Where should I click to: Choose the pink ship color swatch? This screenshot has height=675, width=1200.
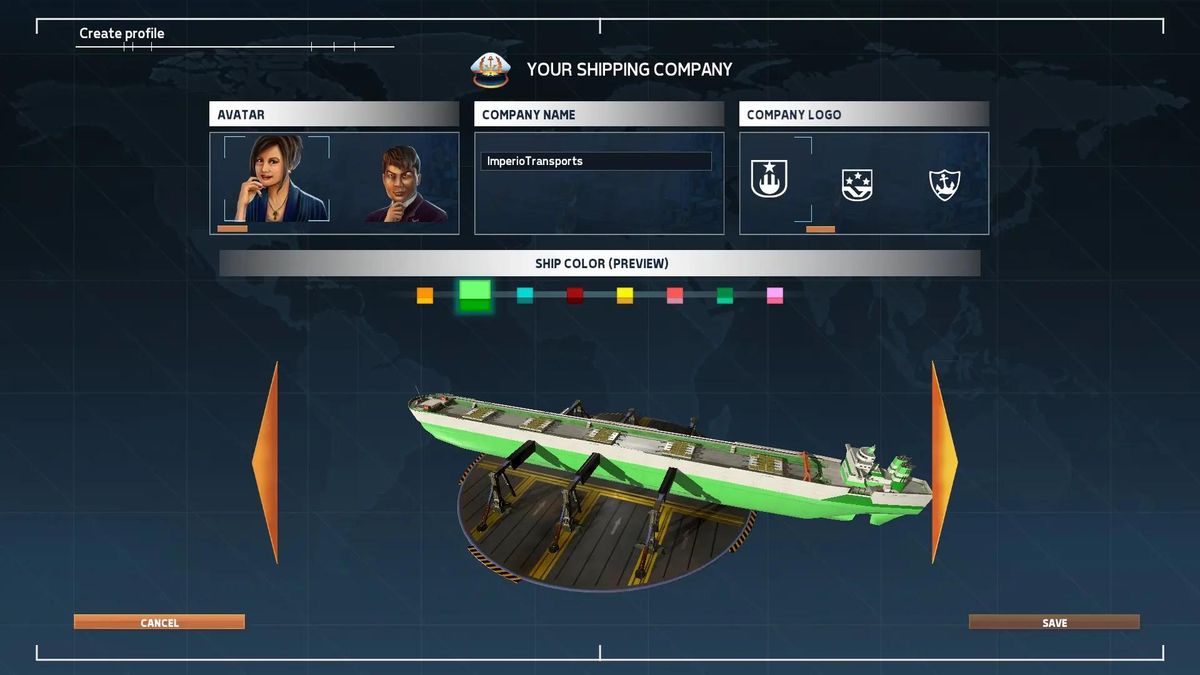click(775, 295)
